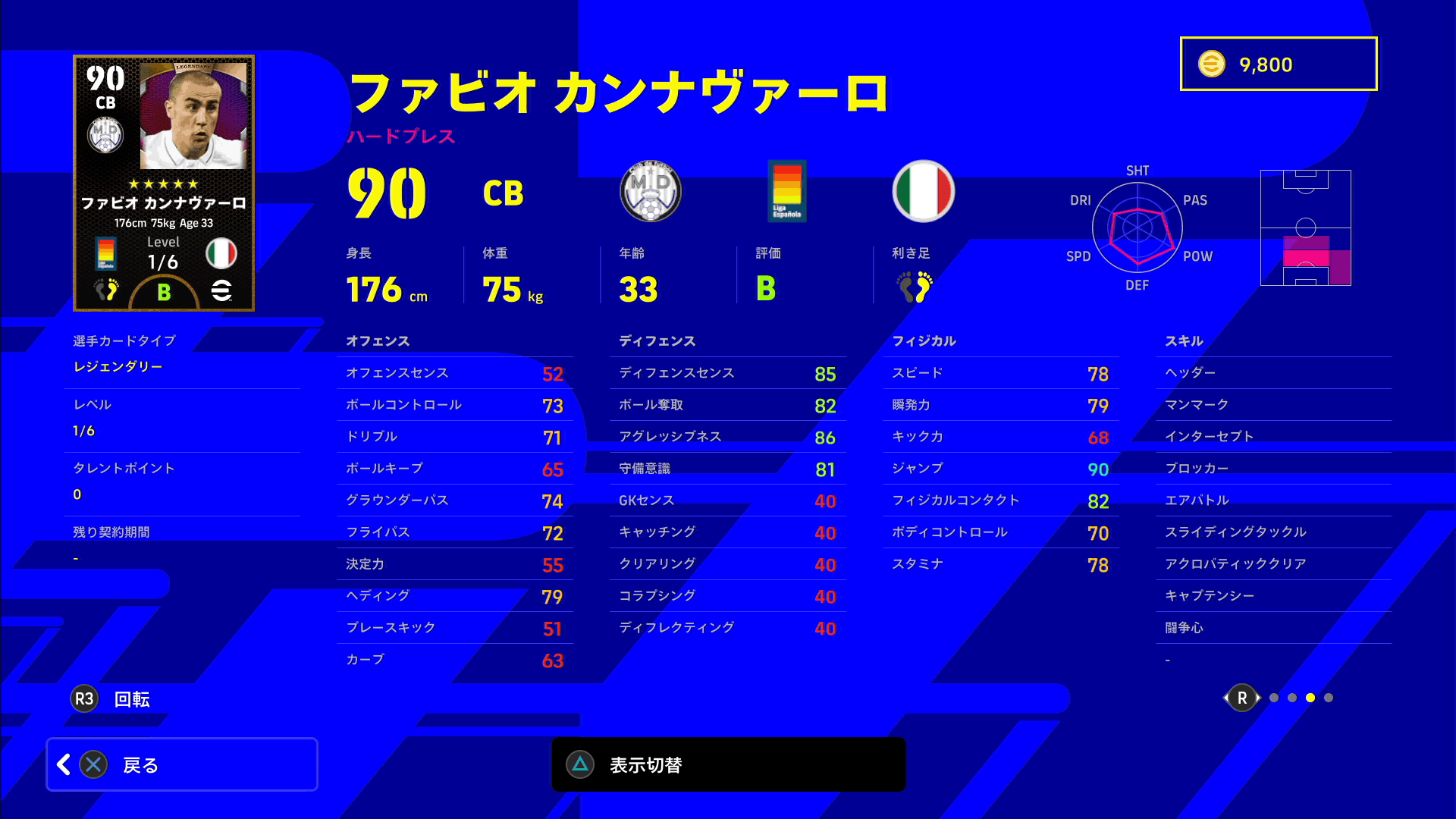1456x819 pixels.
Task: Select the ヘッダー skill row
Action: pos(1272,373)
